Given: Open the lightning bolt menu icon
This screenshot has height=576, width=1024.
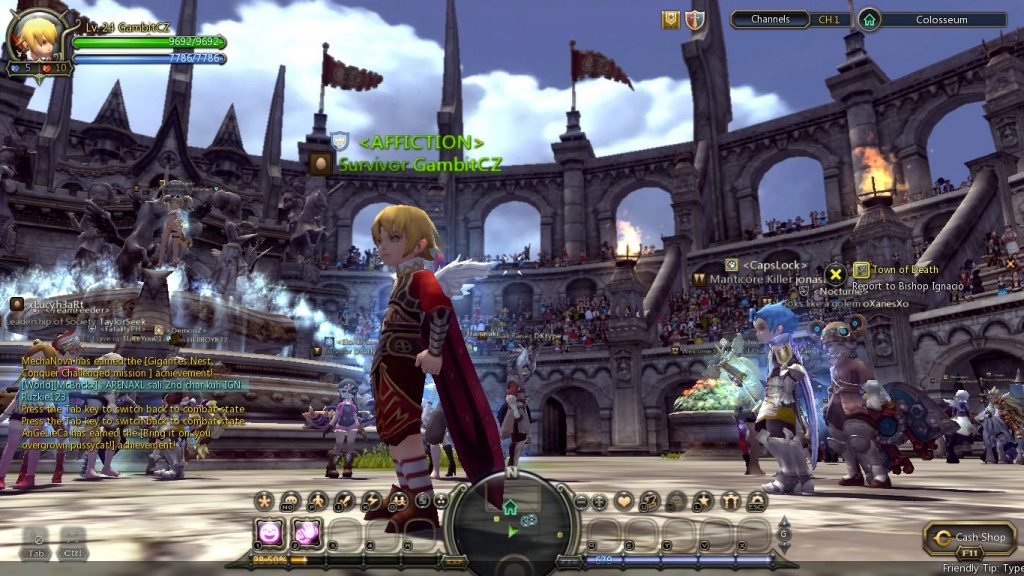Looking at the screenshot, I should click(x=370, y=500).
